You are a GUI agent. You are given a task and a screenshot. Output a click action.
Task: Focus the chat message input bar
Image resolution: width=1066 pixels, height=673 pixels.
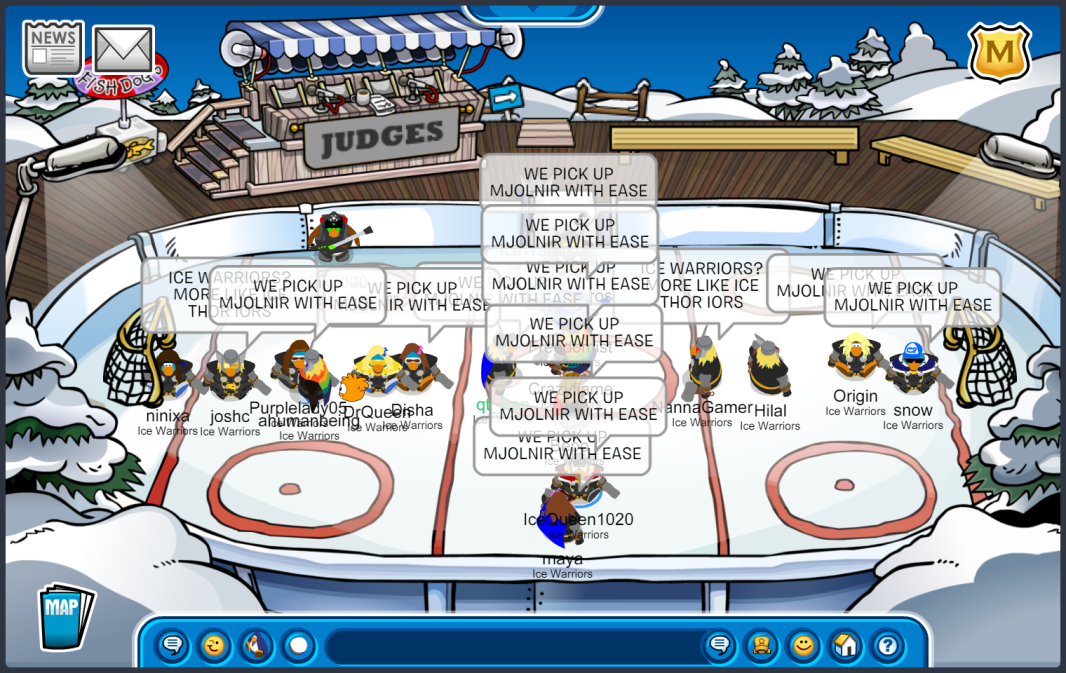510,646
